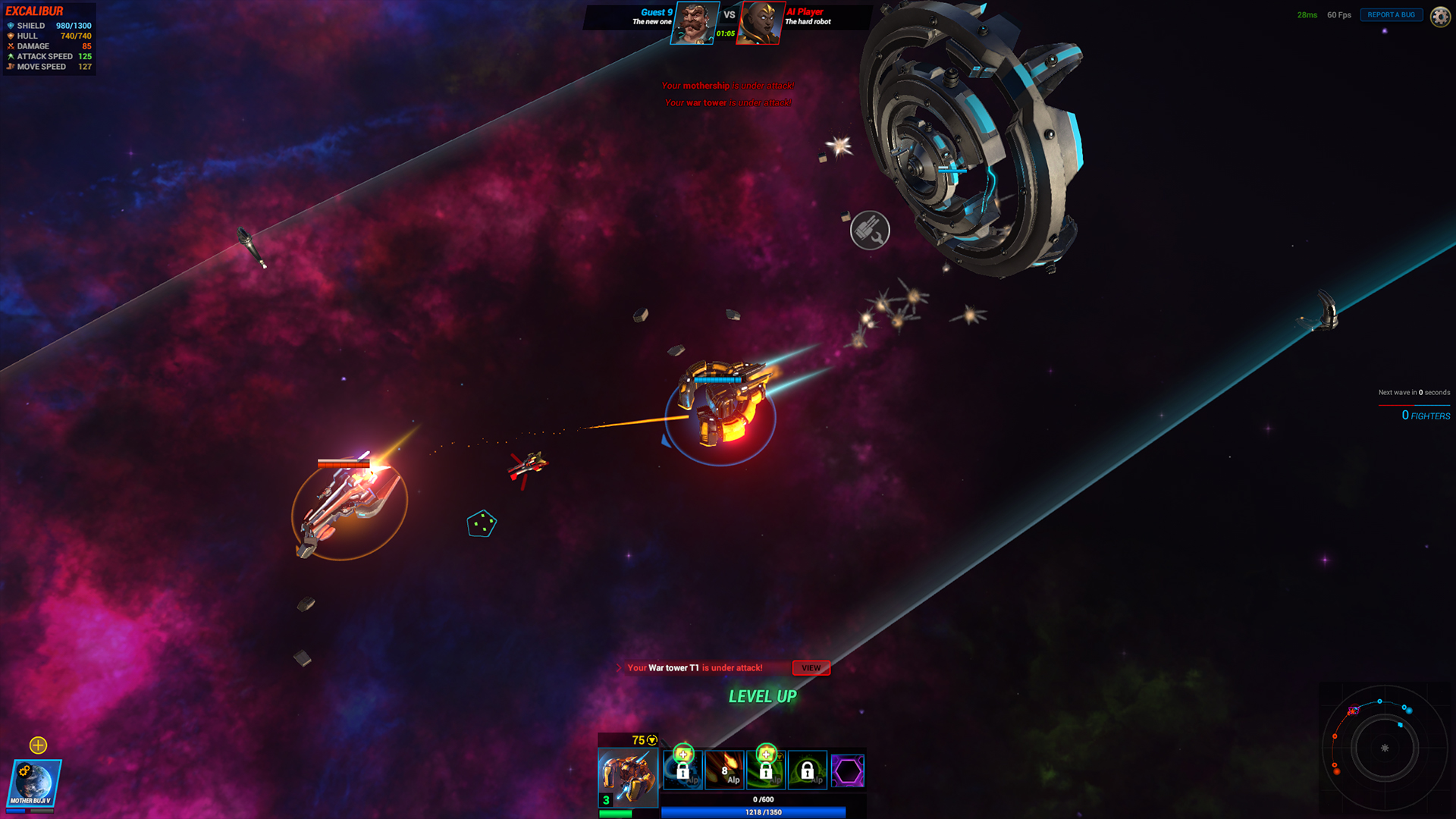Select the AI Player portrait
Screen dimensions: 1456x819
pos(759,24)
